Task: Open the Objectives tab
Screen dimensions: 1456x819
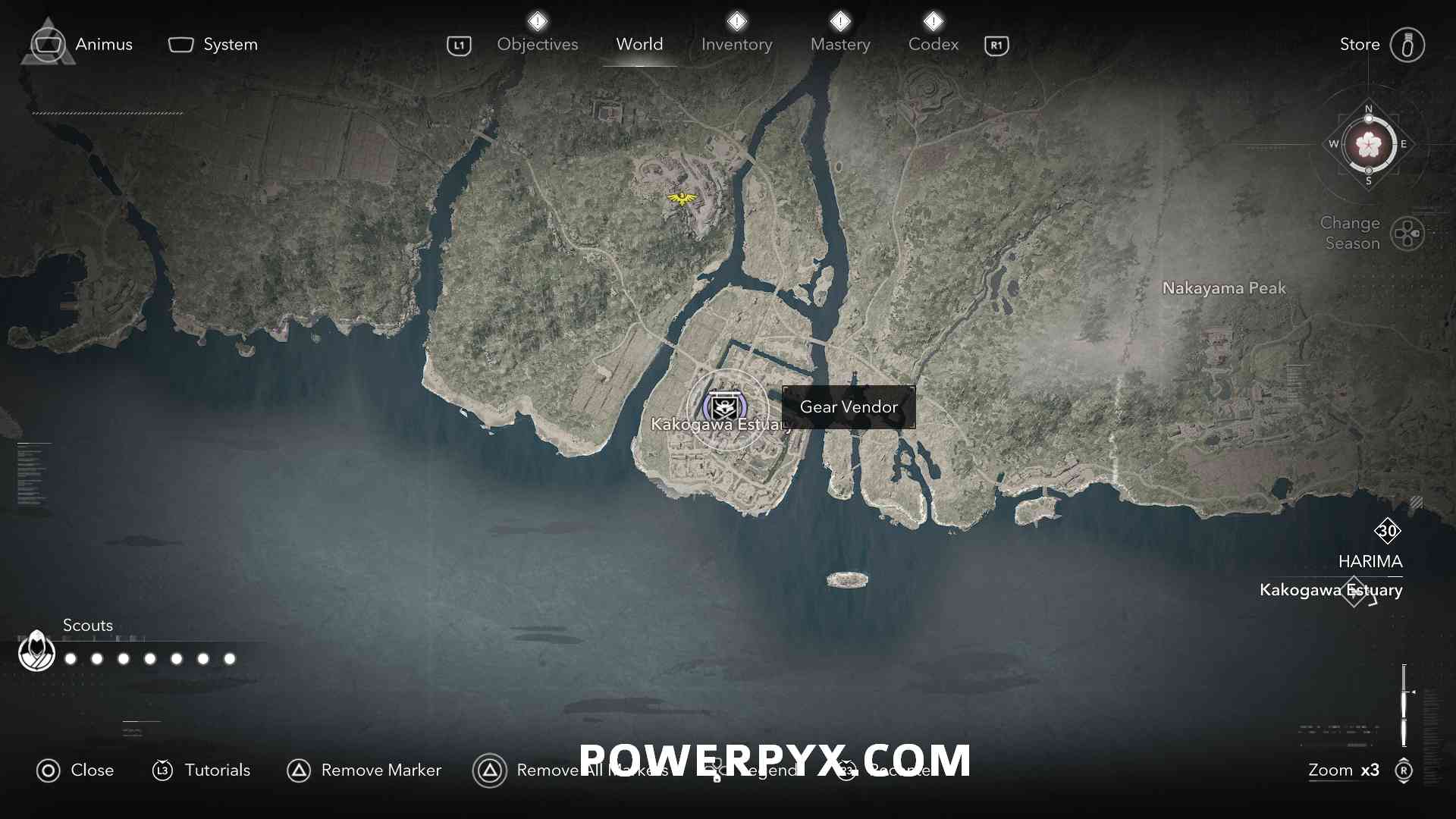Action: click(537, 44)
